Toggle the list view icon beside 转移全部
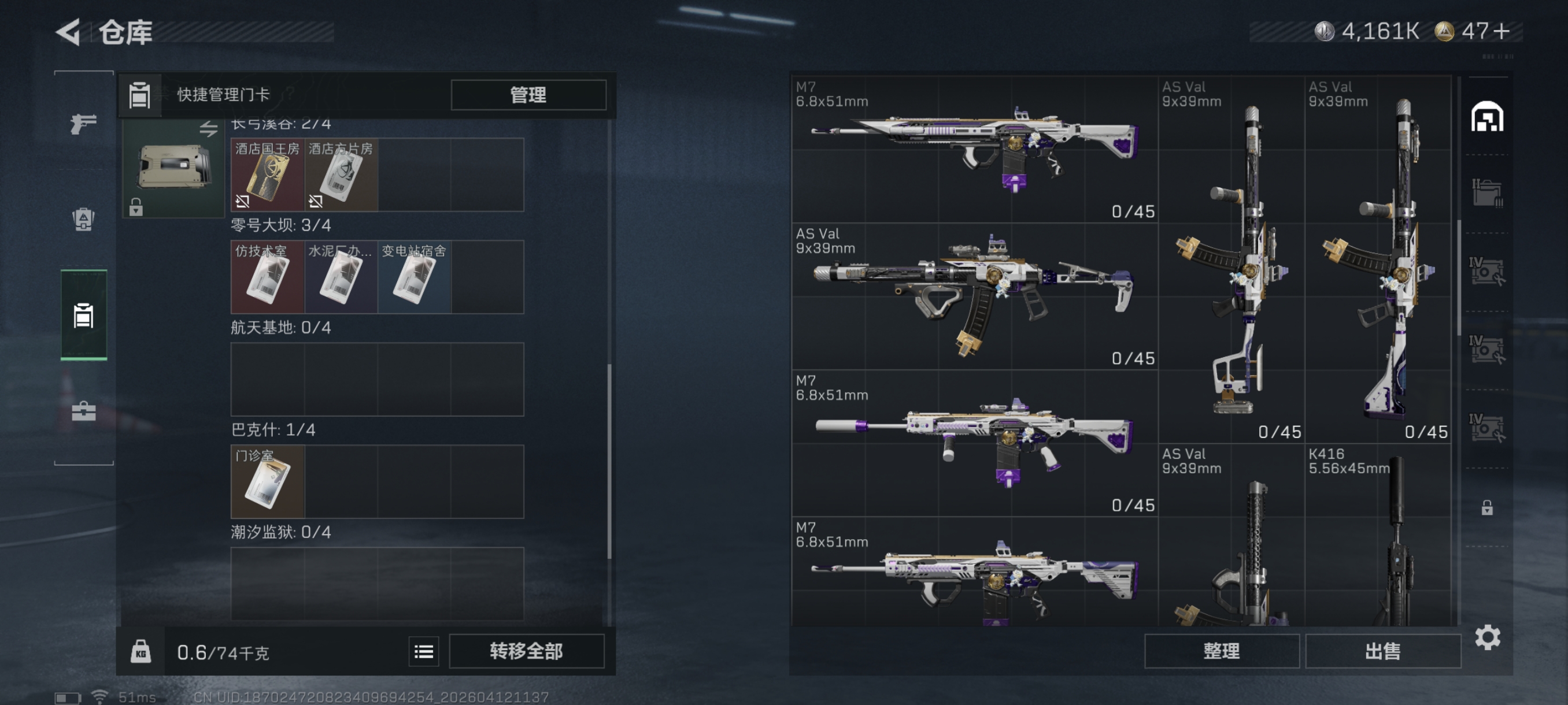 [424, 652]
